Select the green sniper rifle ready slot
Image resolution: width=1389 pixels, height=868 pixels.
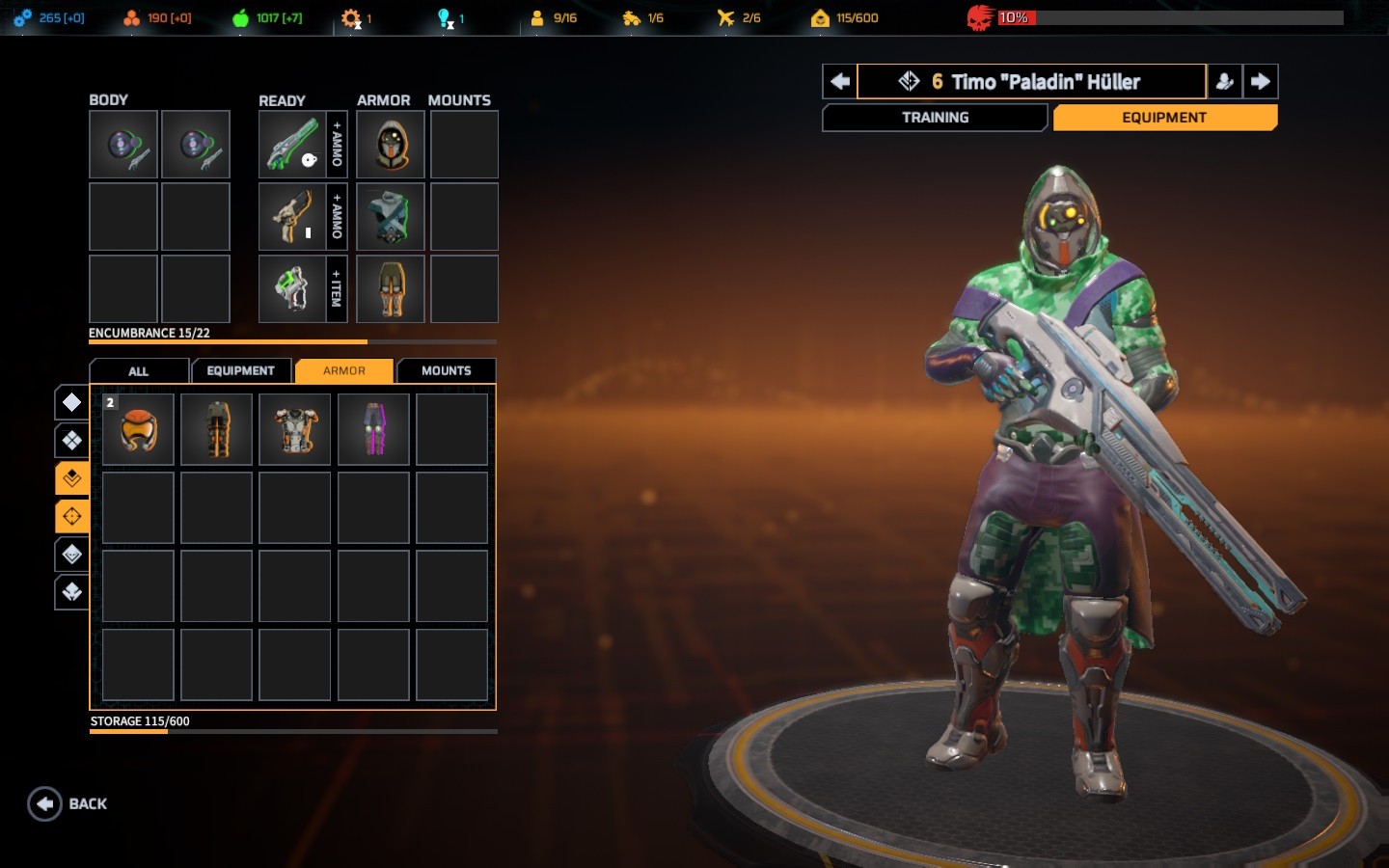pyautogui.click(x=292, y=145)
